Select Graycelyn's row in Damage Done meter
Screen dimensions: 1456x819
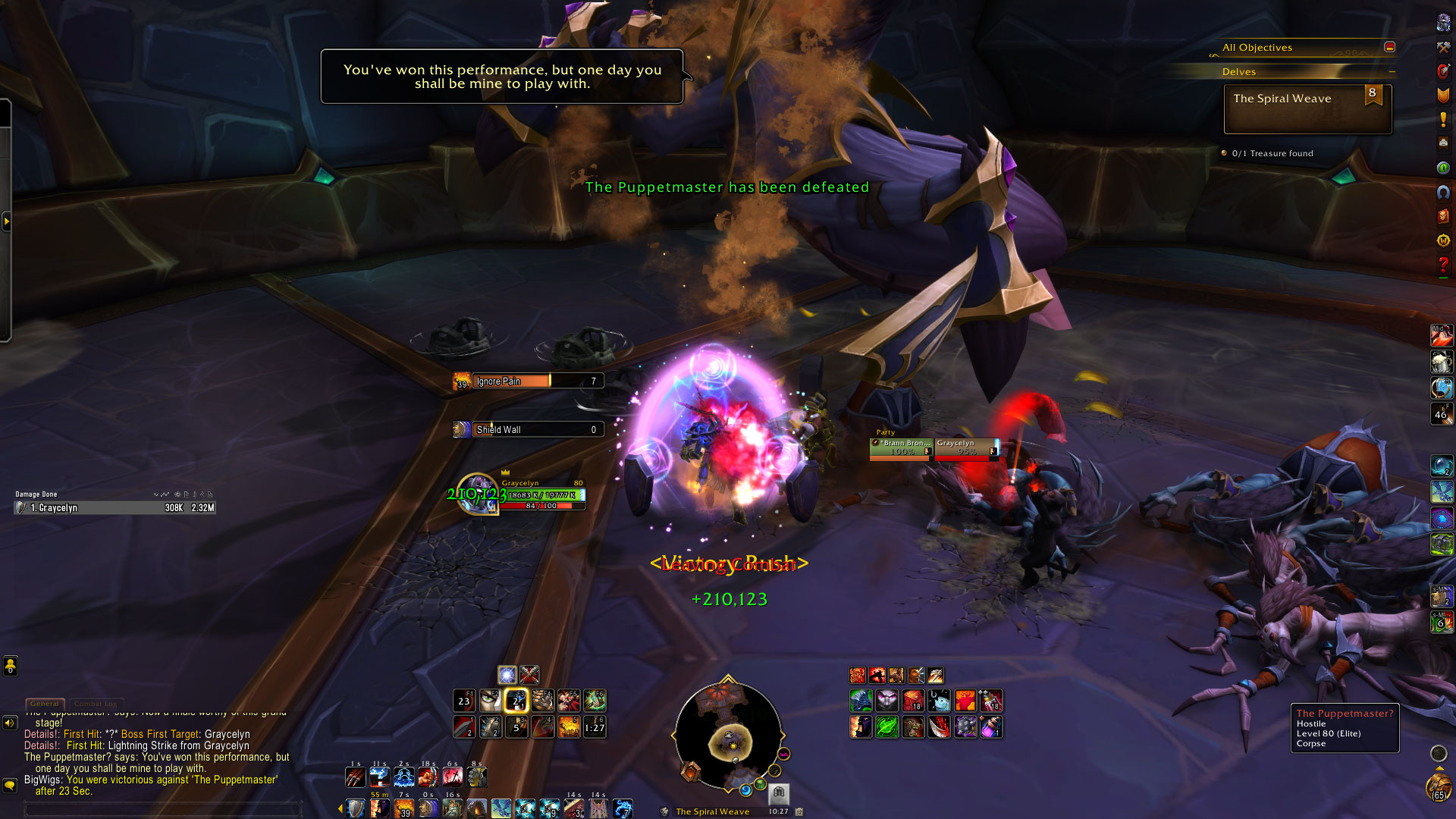(115, 507)
